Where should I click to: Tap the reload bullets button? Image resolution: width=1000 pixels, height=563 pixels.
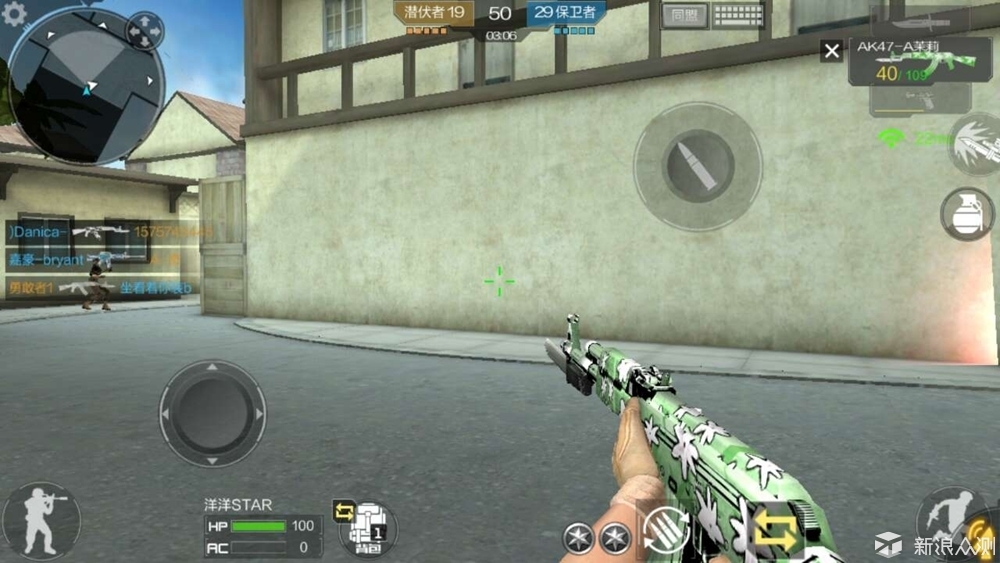(666, 530)
